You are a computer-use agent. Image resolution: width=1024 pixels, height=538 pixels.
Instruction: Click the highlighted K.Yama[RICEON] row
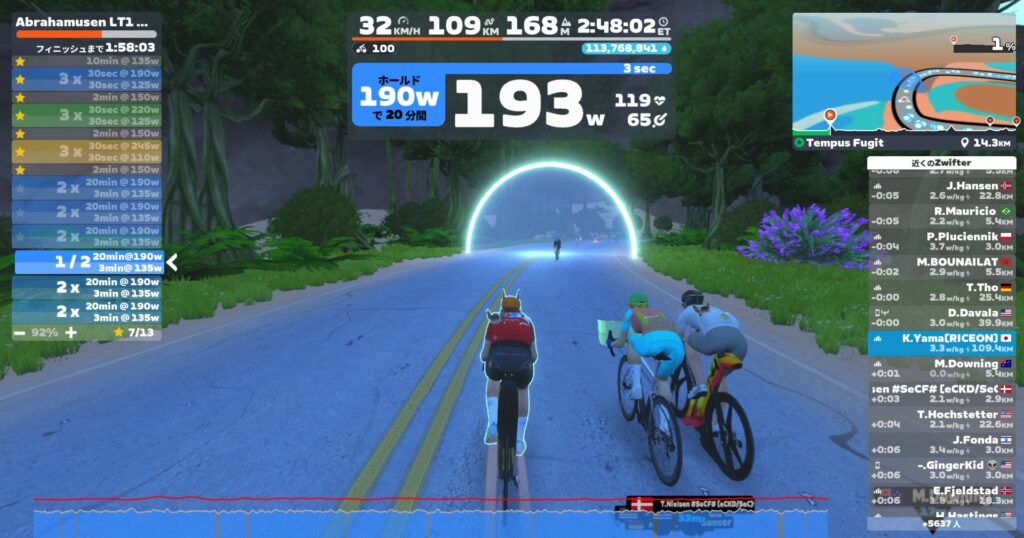pyautogui.click(x=940, y=343)
